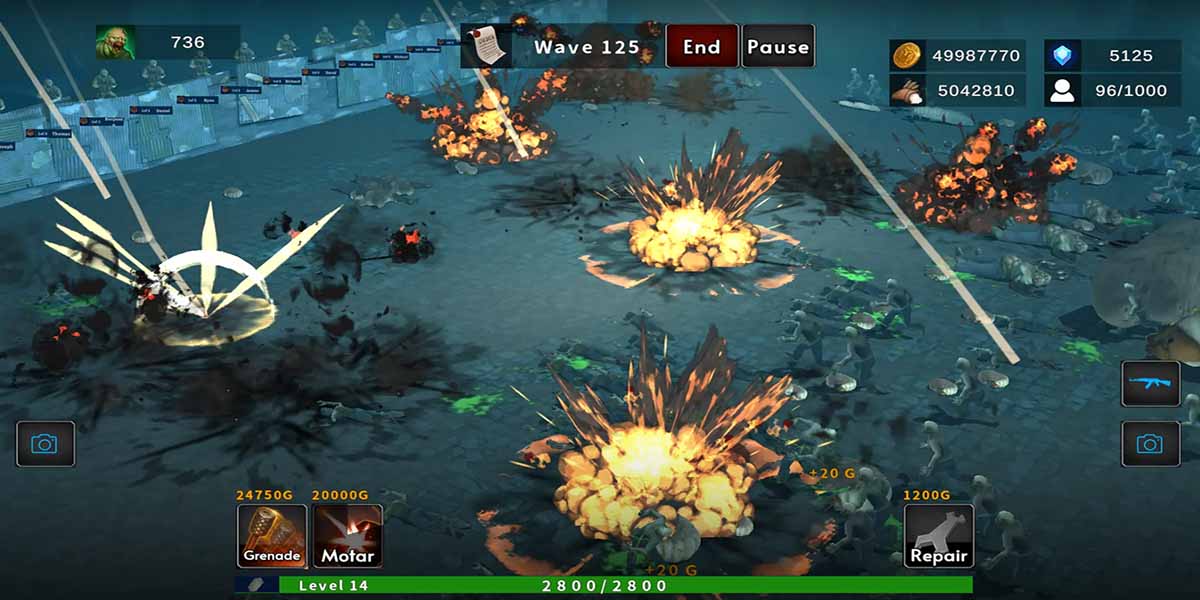The height and width of the screenshot is (600, 1200).
Task: Pause the game
Action: (778, 47)
